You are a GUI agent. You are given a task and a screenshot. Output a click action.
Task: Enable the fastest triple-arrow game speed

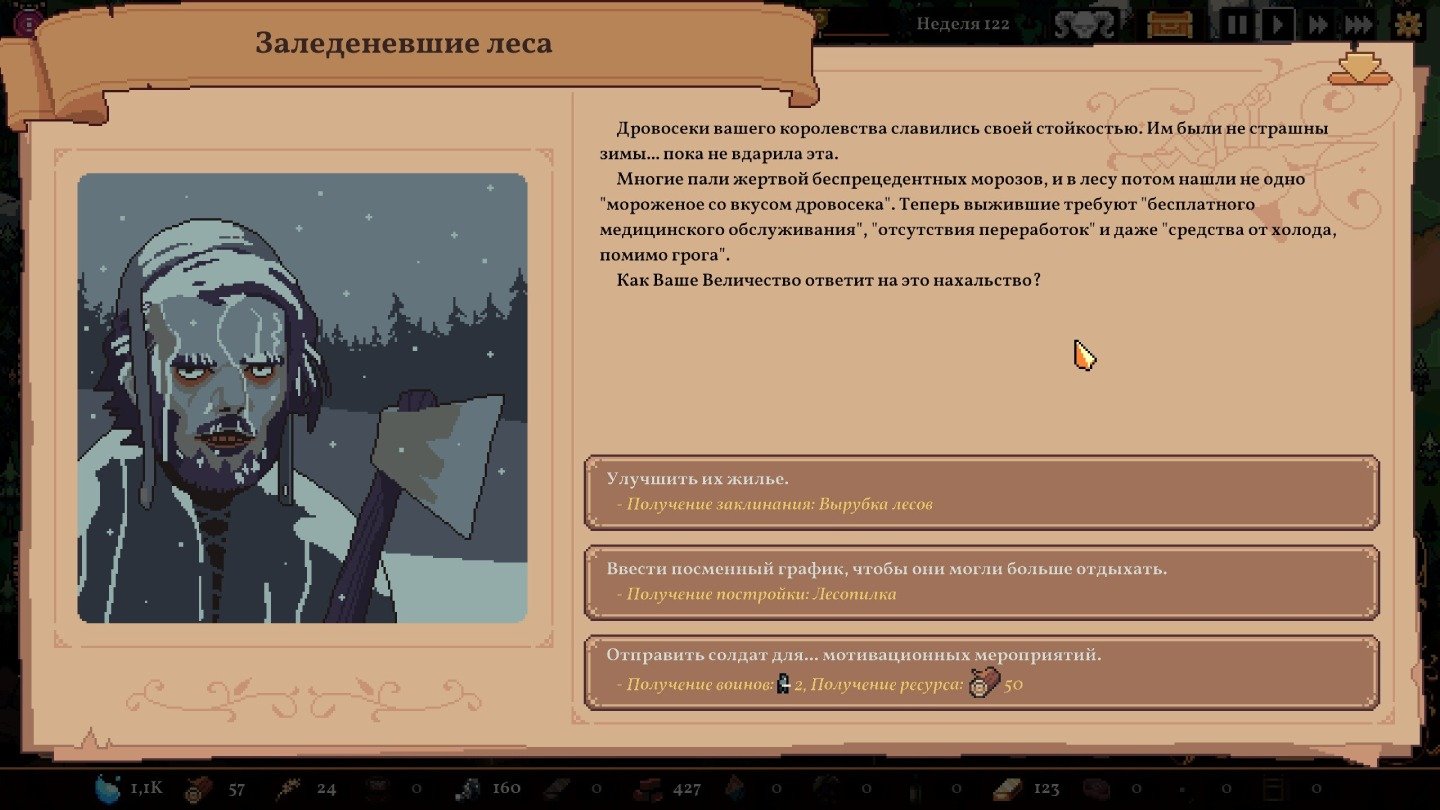click(x=1358, y=24)
